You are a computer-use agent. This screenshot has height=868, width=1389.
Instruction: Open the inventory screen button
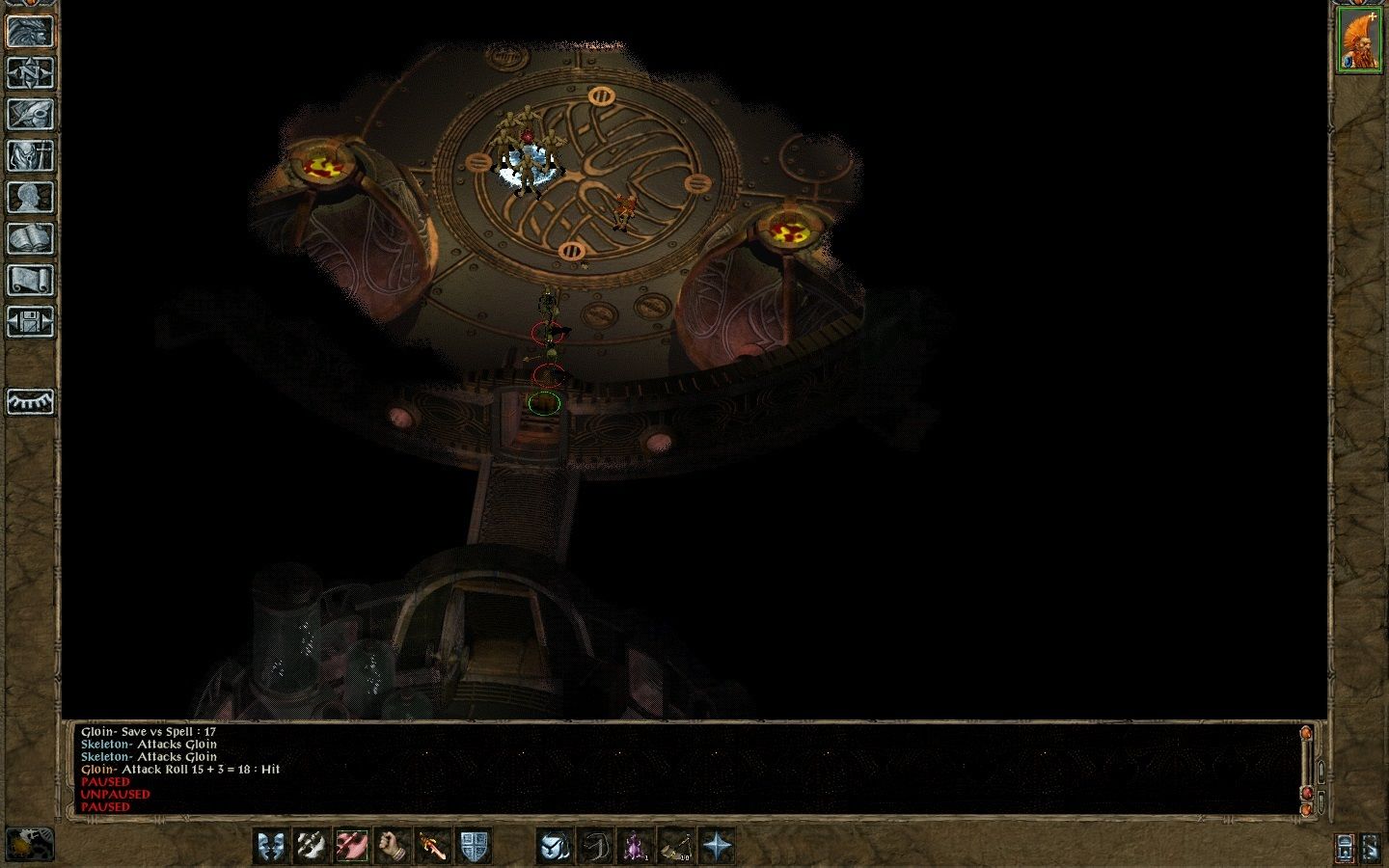pyautogui.click(x=30, y=155)
